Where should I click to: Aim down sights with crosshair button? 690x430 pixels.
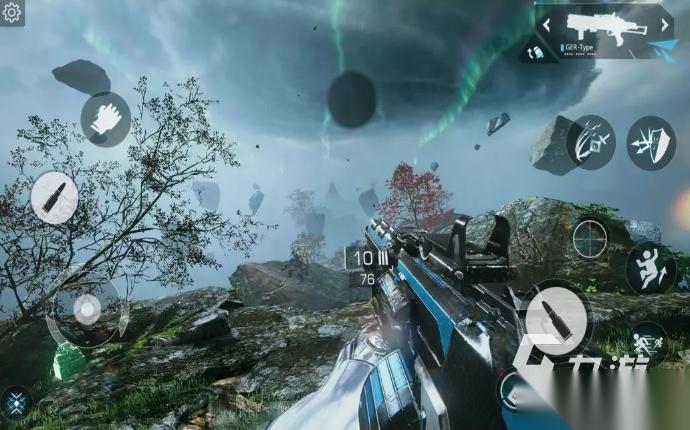[590, 238]
